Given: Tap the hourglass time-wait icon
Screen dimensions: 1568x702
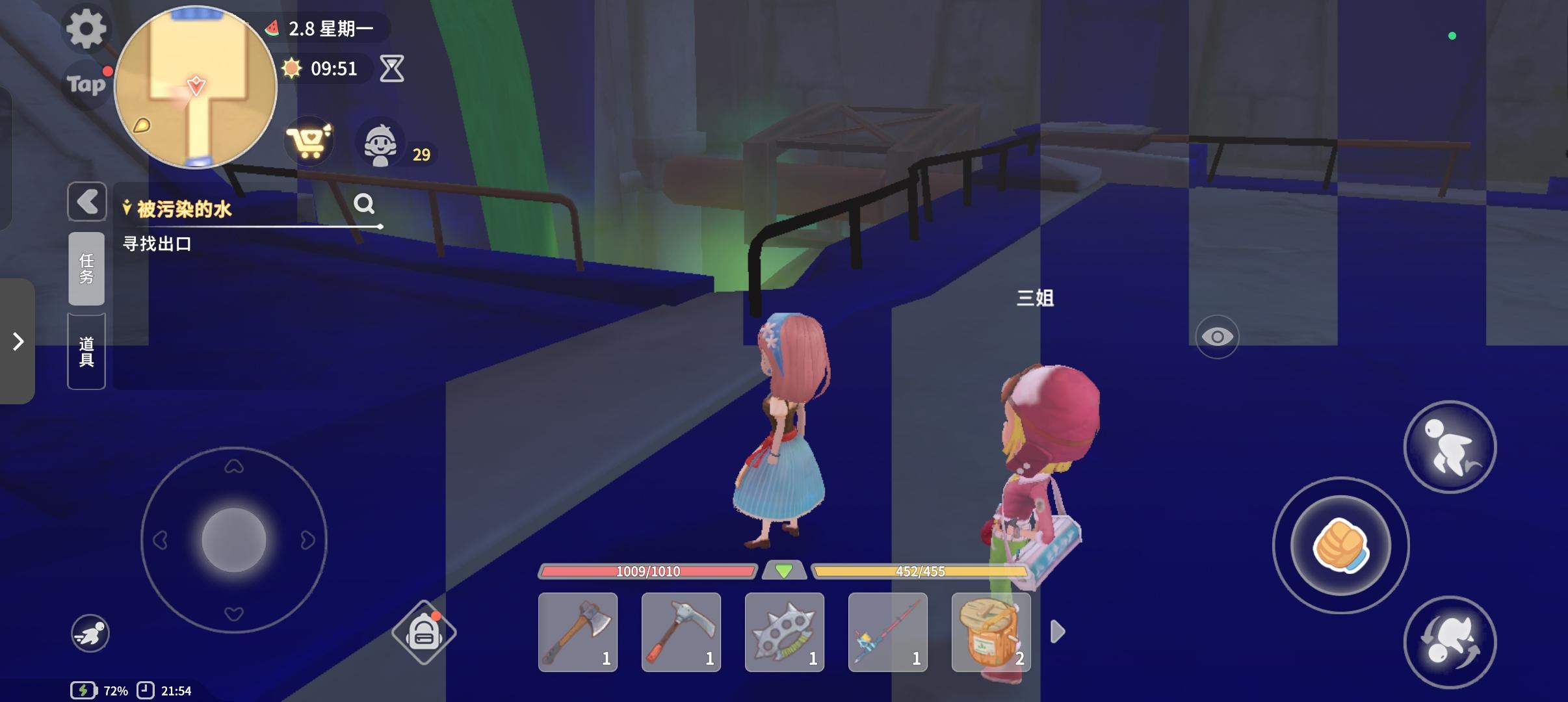Looking at the screenshot, I should [x=391, y=69].
